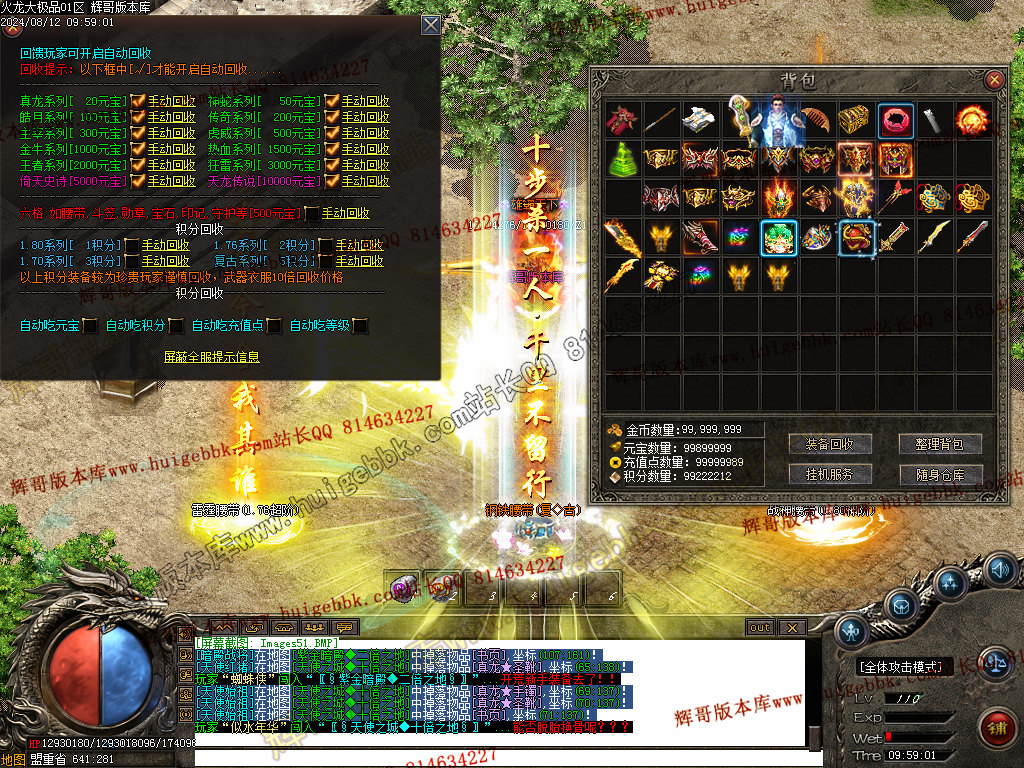Close the backpack window
Image resolution: width=1024 pixels, height=768 pixels.
(x=994, y=80)
